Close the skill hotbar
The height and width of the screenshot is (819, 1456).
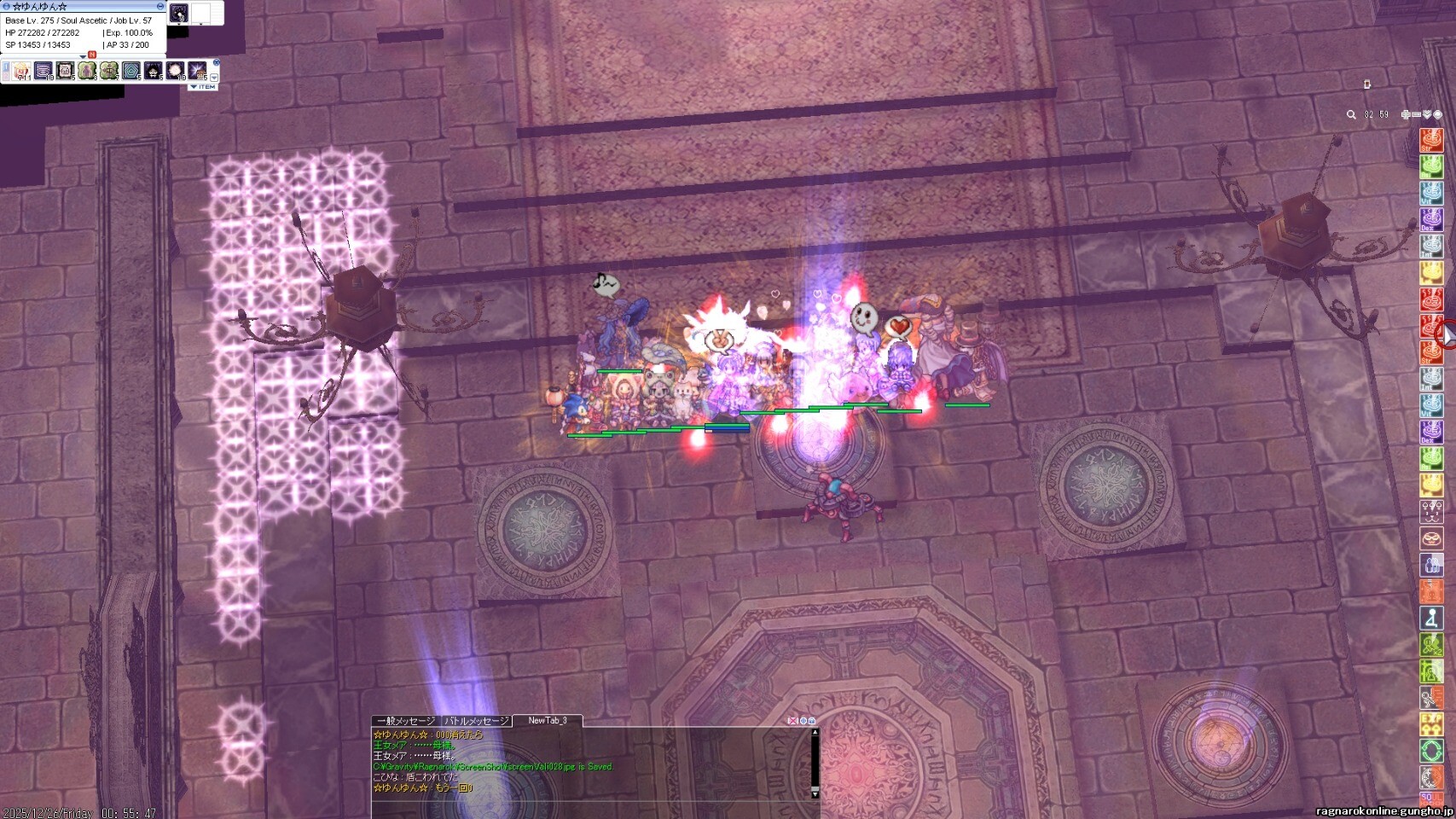tap(216, 62)
